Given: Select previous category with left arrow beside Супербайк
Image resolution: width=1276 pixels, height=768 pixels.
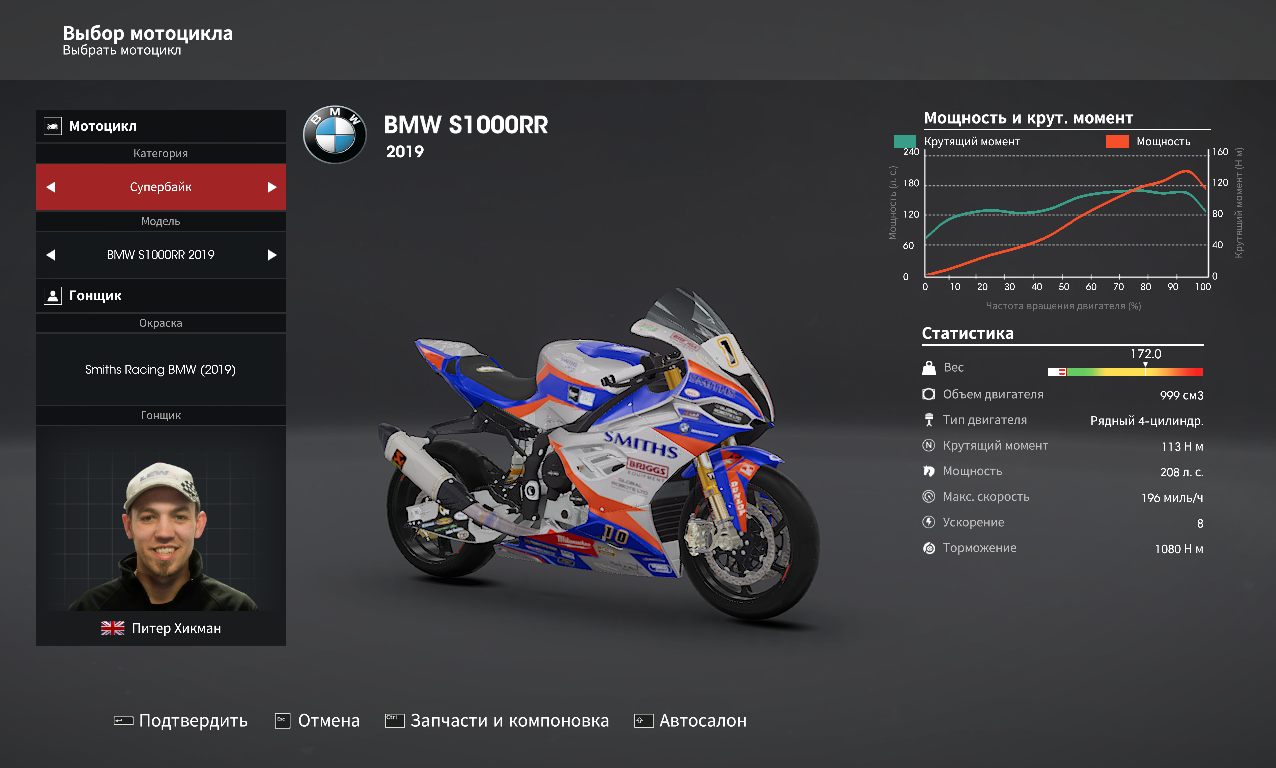Looking at the screenshot, I should pos(51,187).
